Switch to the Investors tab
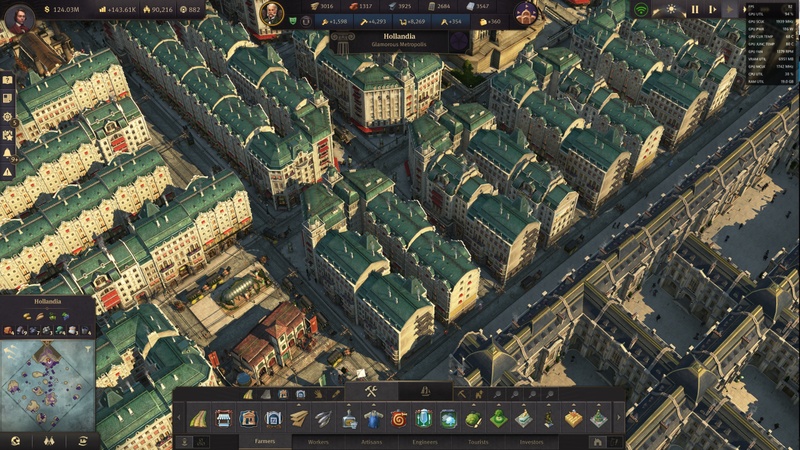Viewport: 800px width, 450px height. [x=529, y=440]
